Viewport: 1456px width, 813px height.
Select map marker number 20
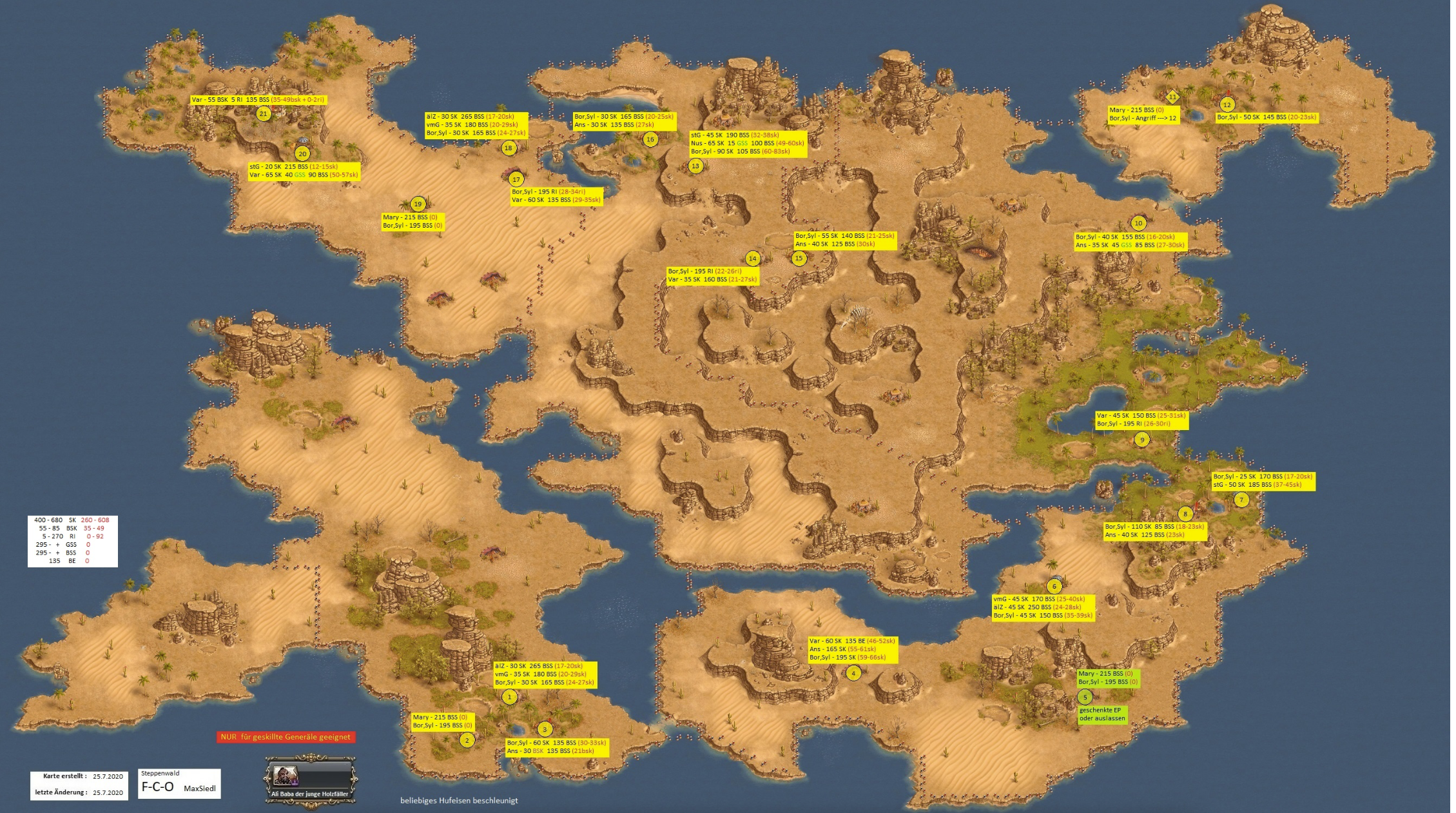[x=302, y=154]
